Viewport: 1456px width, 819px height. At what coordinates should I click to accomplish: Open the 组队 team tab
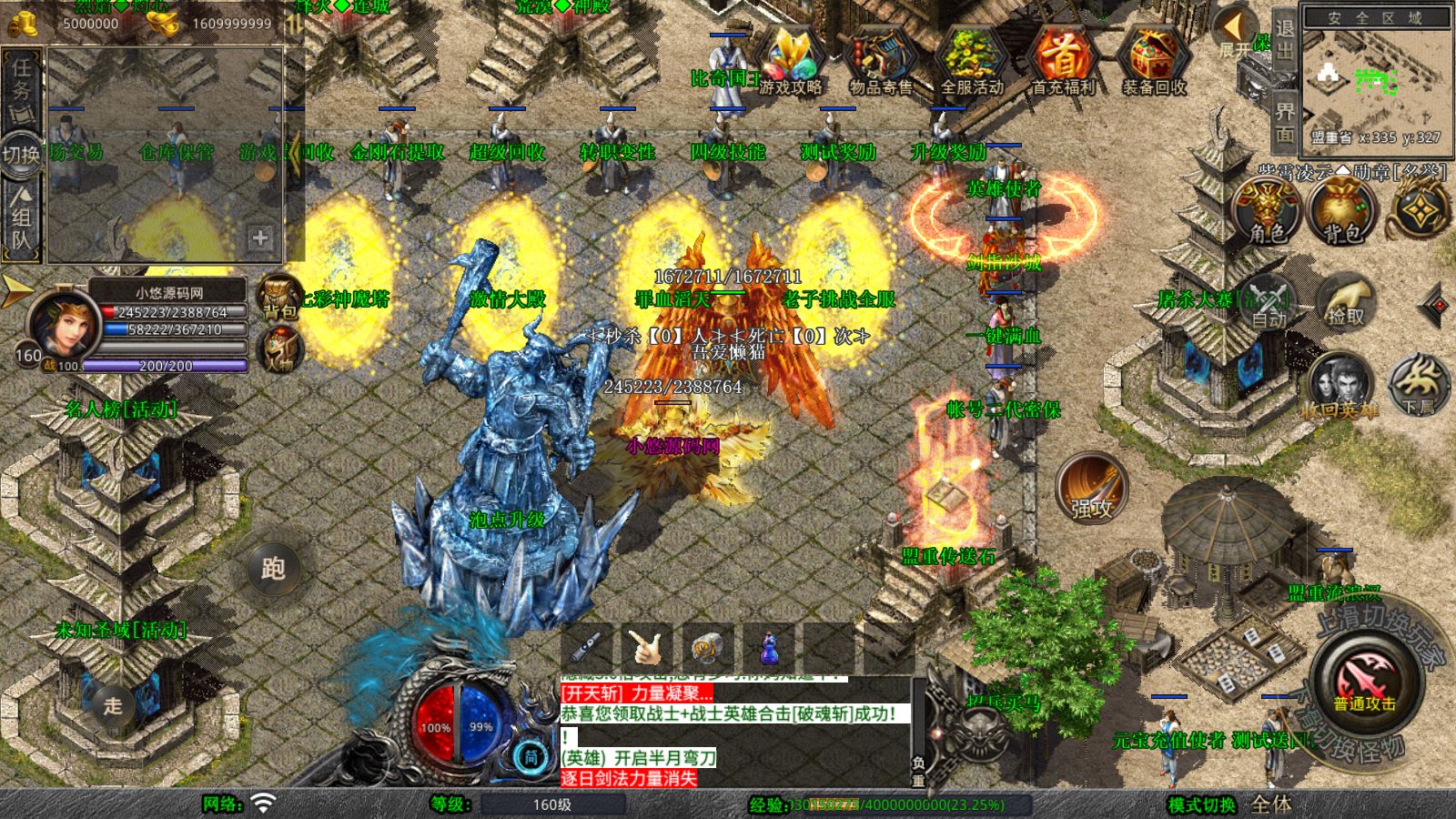(x=22, y=218)
